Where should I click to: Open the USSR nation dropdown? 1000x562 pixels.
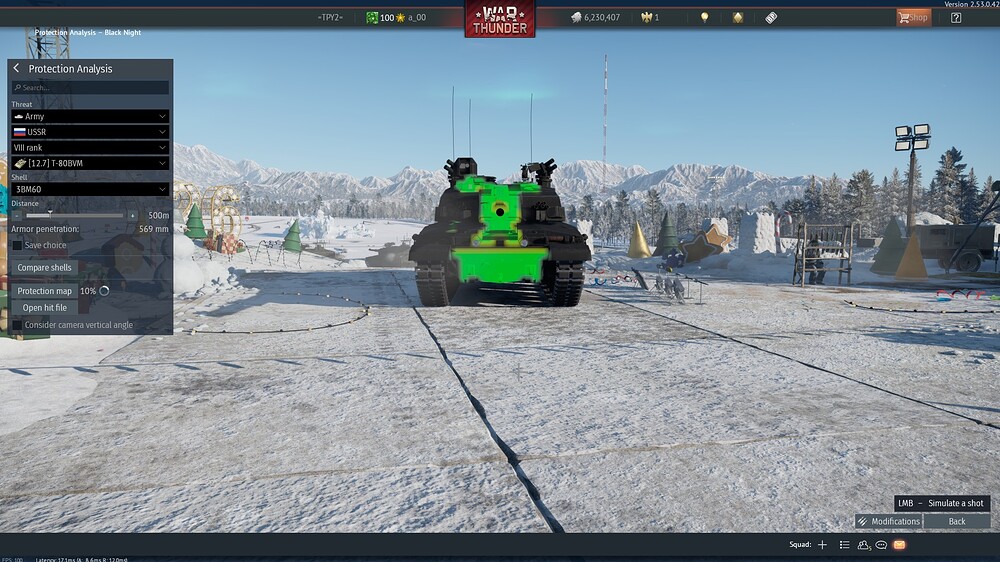[90, 132]
